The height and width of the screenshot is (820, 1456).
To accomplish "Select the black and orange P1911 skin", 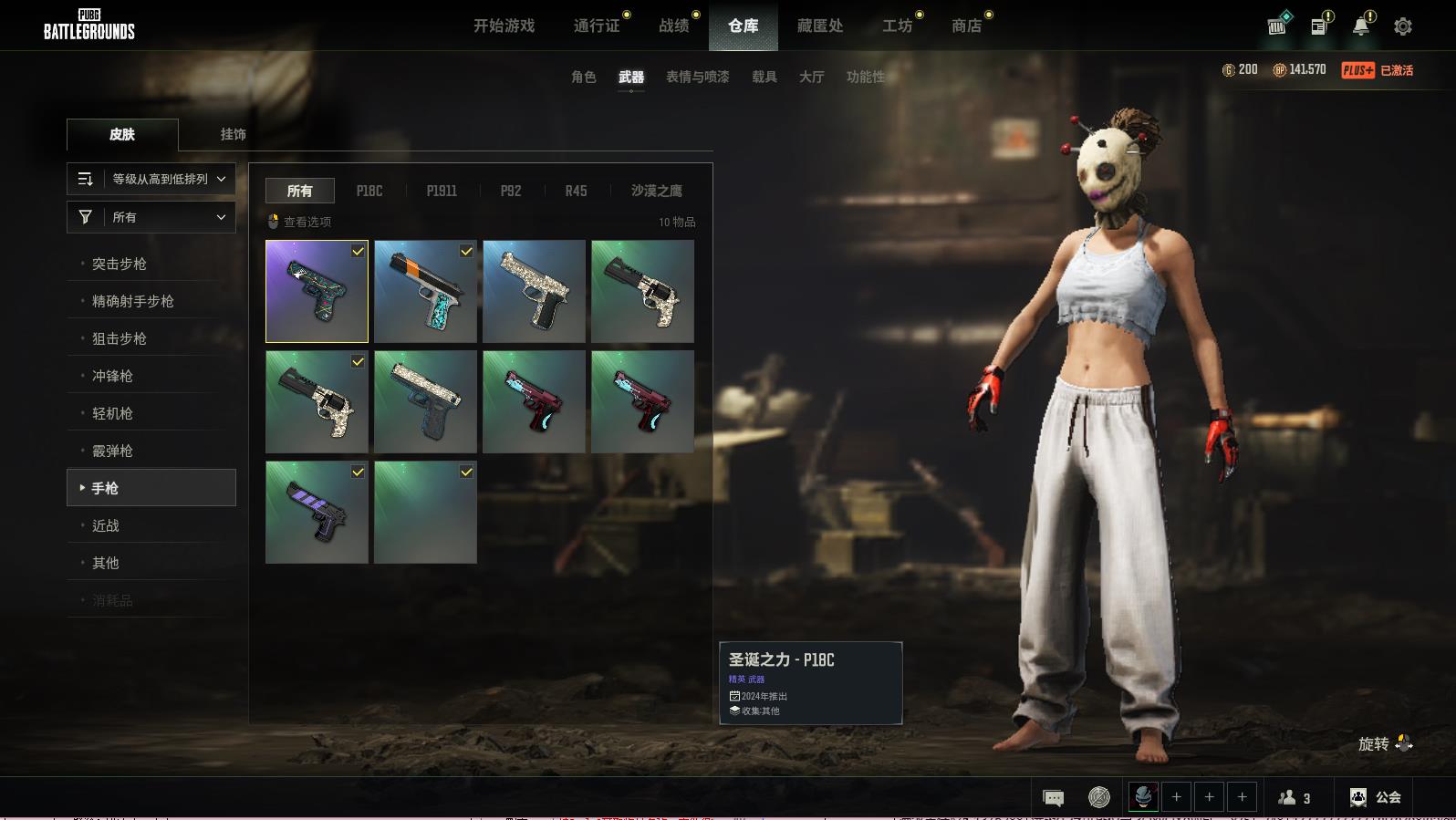I will pyautogui.click(x=425, y=291).
